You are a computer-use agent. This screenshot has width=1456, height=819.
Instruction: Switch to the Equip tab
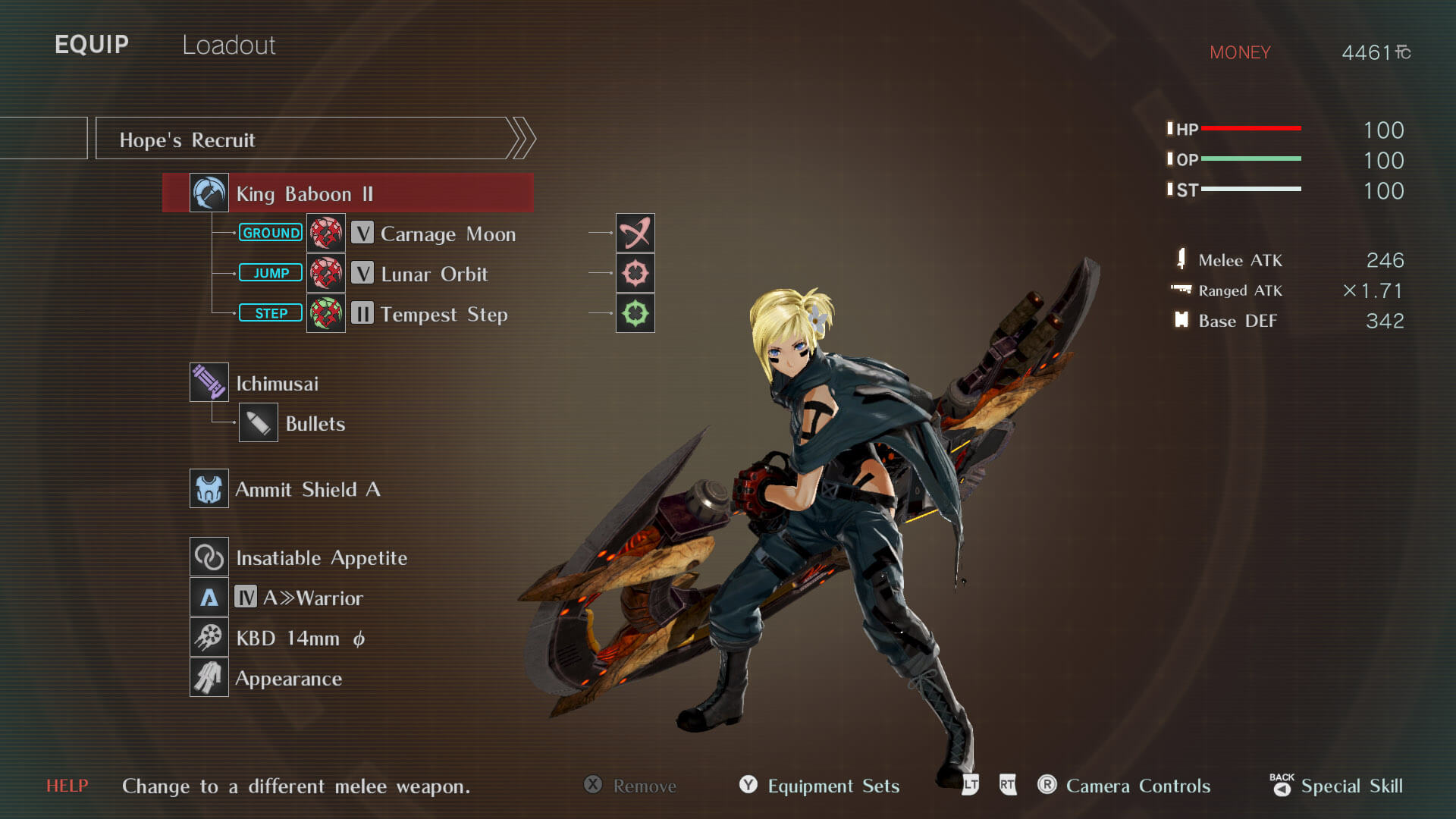click(x=92, y=45)
